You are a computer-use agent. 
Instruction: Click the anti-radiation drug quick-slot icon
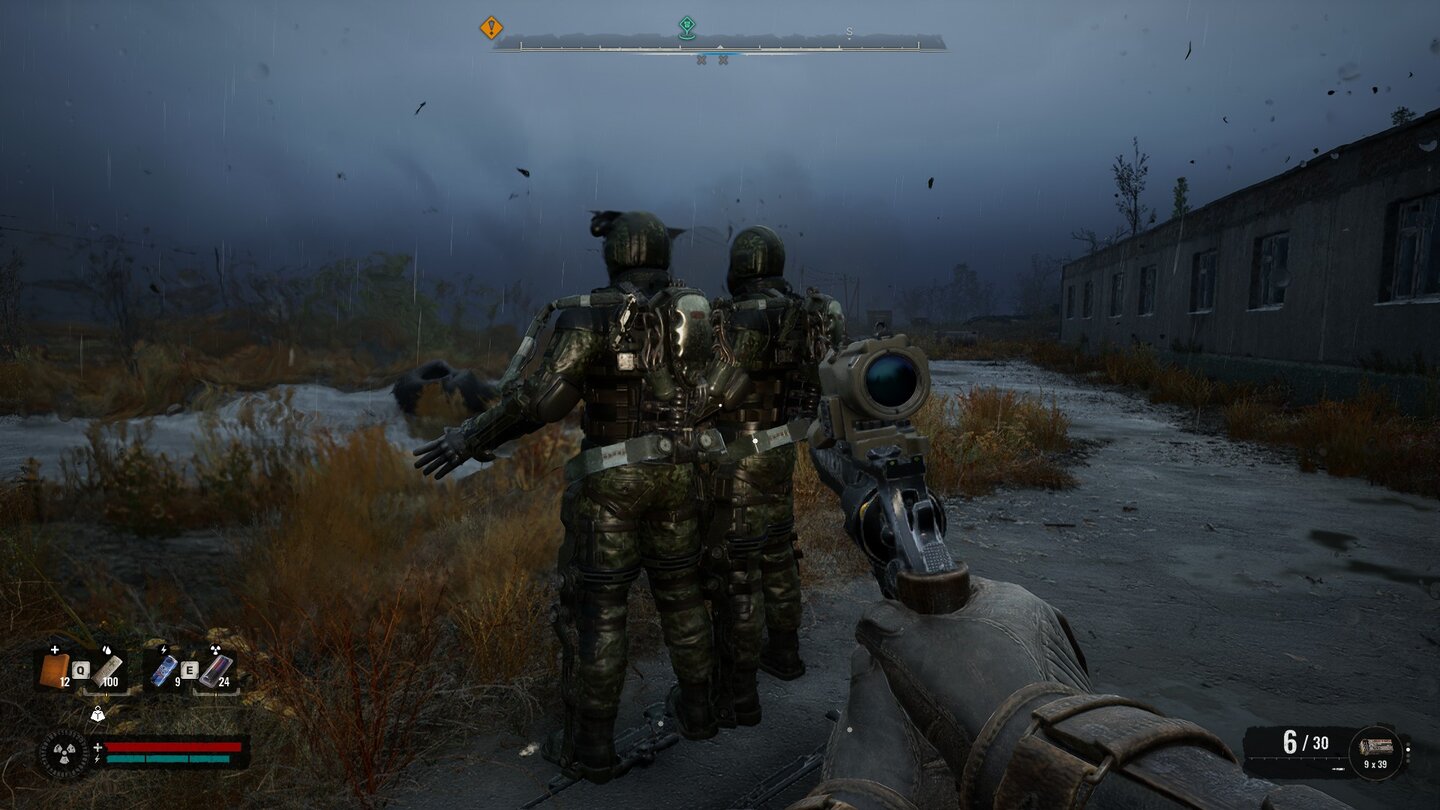[x=214, y=670]
